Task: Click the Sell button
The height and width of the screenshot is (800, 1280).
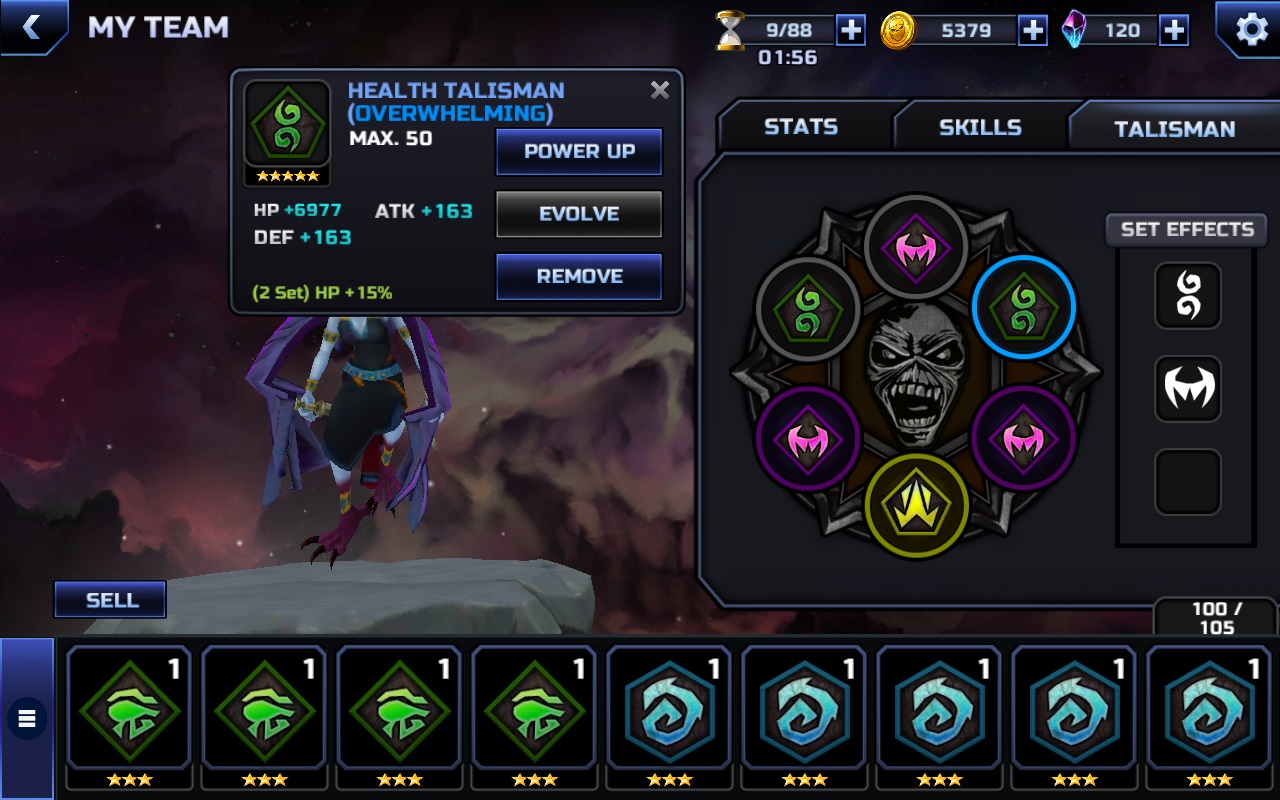Action: (x=111, y=600)
